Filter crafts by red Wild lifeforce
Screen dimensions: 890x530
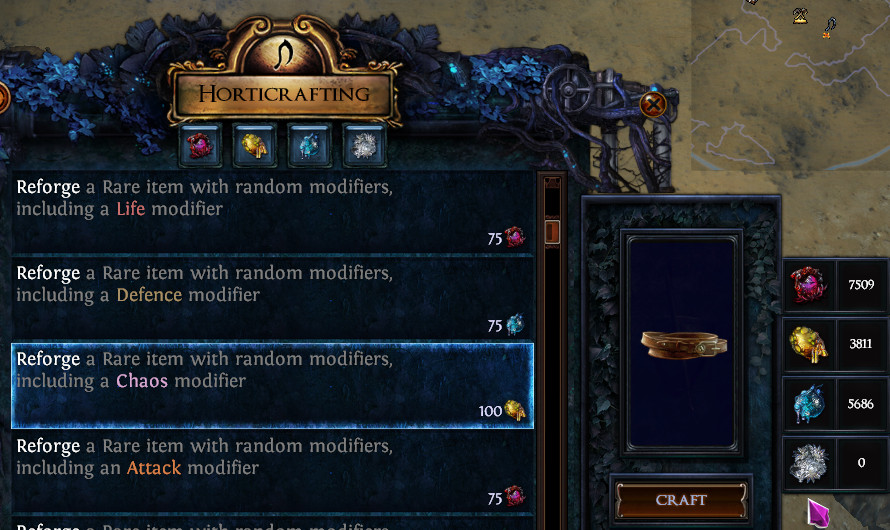(x=200, y=146)
